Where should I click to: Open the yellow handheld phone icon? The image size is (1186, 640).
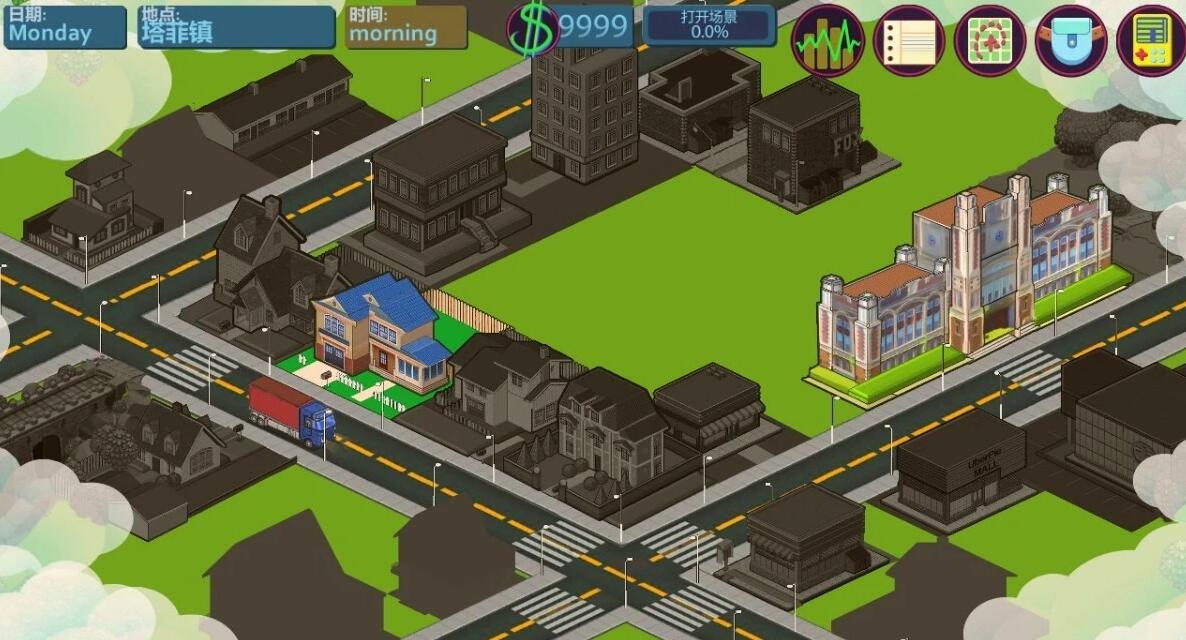coord(1150,41)
